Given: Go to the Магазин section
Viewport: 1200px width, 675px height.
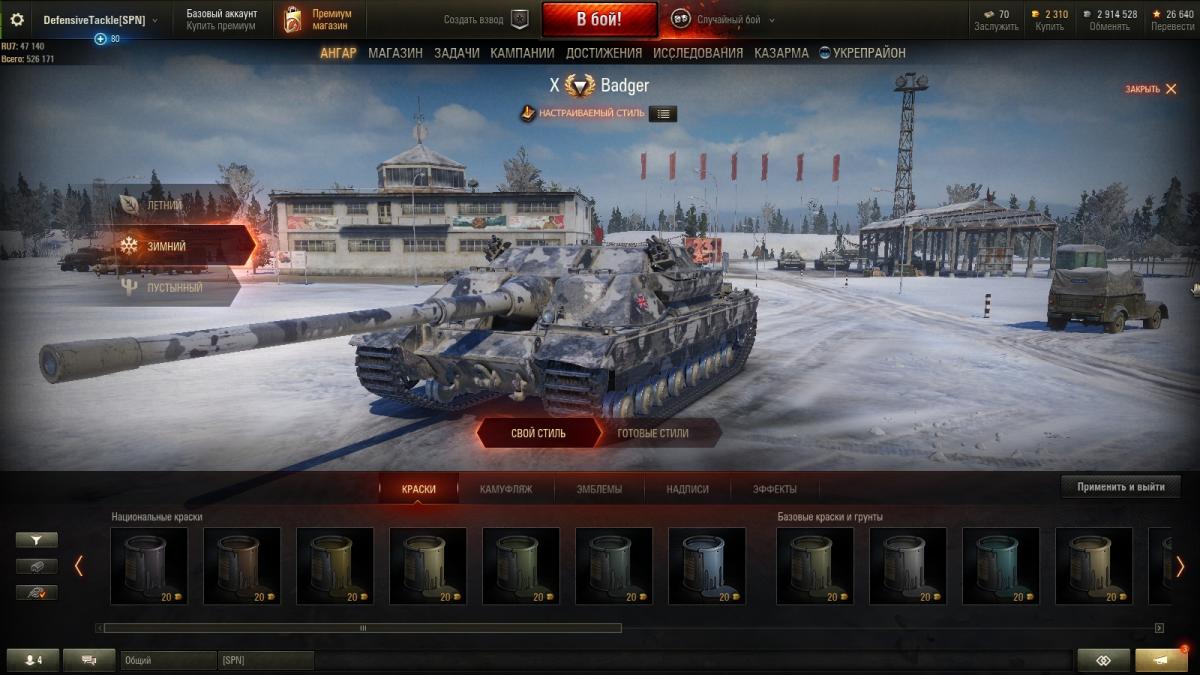Looking at the screenshot, I should coord(395,53).
